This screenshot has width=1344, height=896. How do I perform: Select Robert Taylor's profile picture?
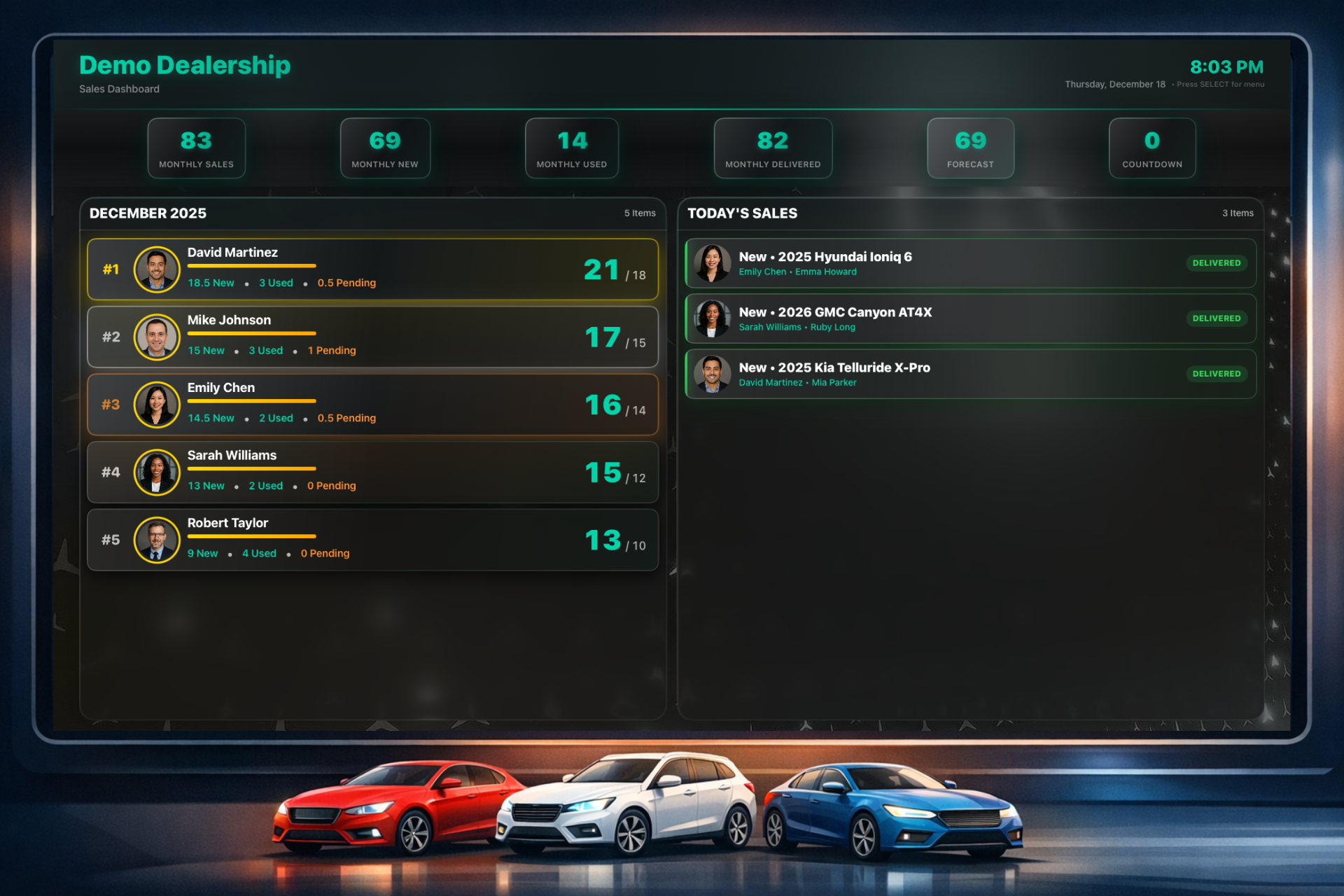157,540
